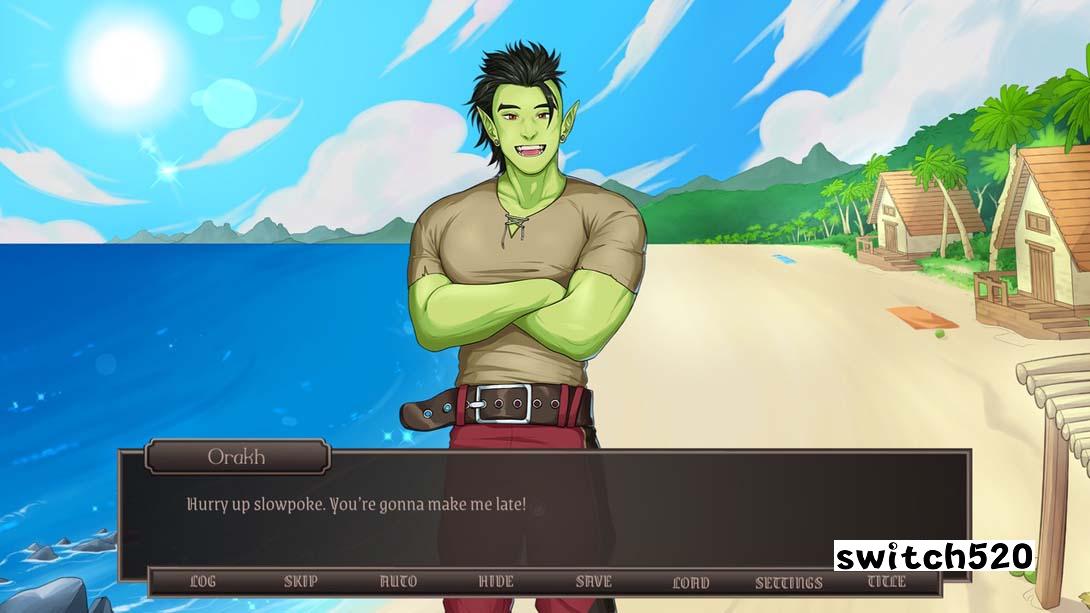The height and width of the screenshot is (613, 1090).
Task: Enable Auto text advance
Action: [398, 581]
